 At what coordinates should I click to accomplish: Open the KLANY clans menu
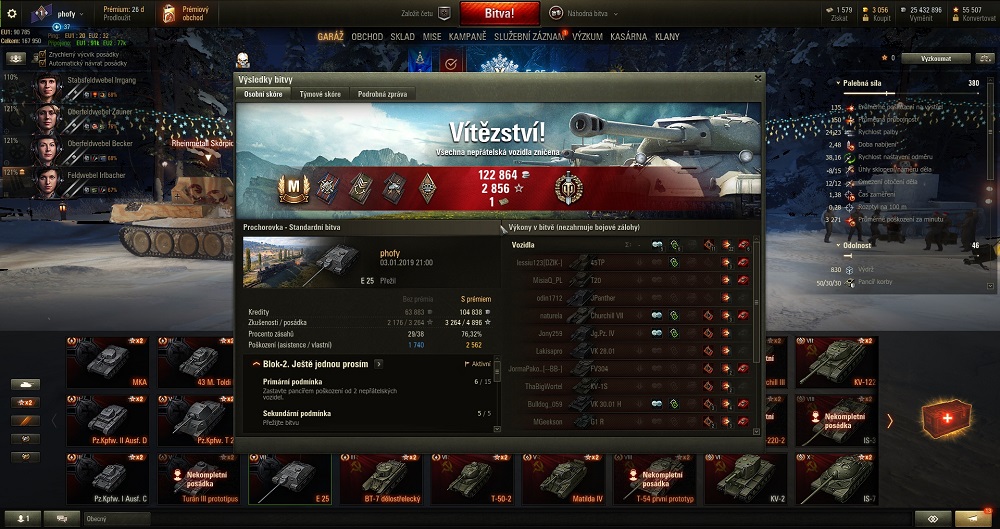(x=667, y=37)
